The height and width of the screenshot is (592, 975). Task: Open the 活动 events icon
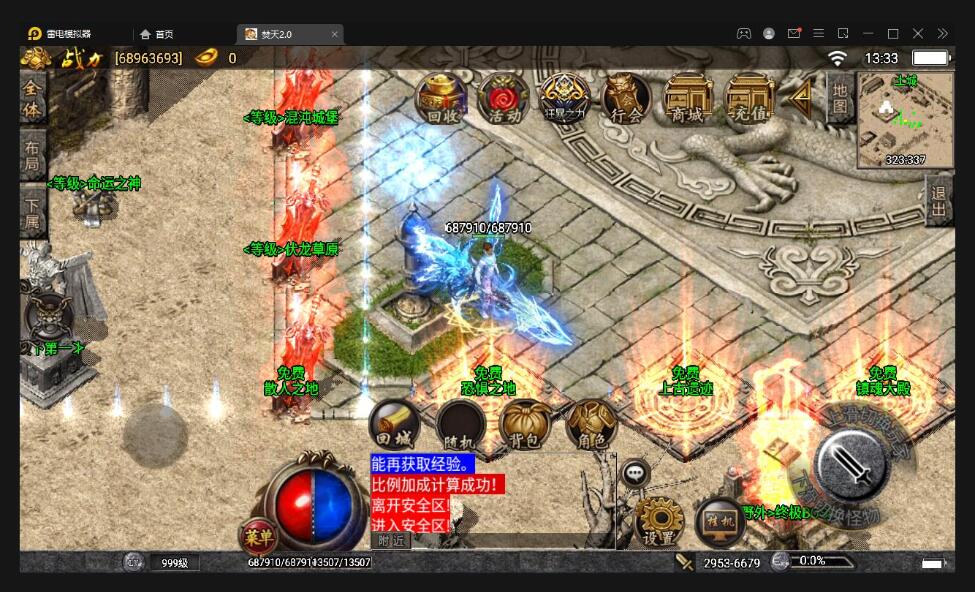[503, 98]
